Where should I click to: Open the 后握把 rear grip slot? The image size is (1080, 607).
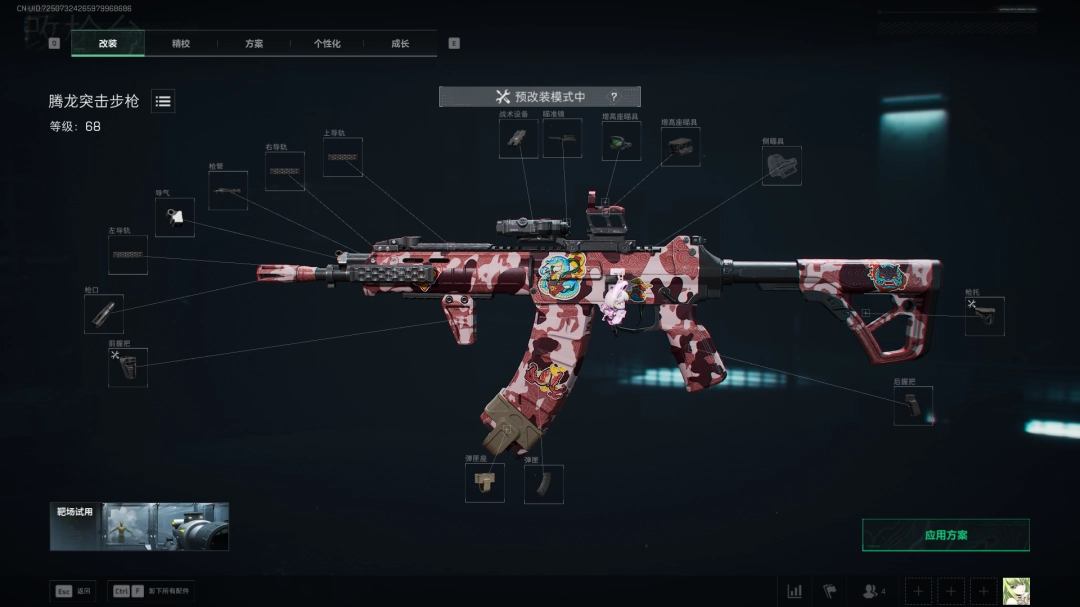coord(913,405)
